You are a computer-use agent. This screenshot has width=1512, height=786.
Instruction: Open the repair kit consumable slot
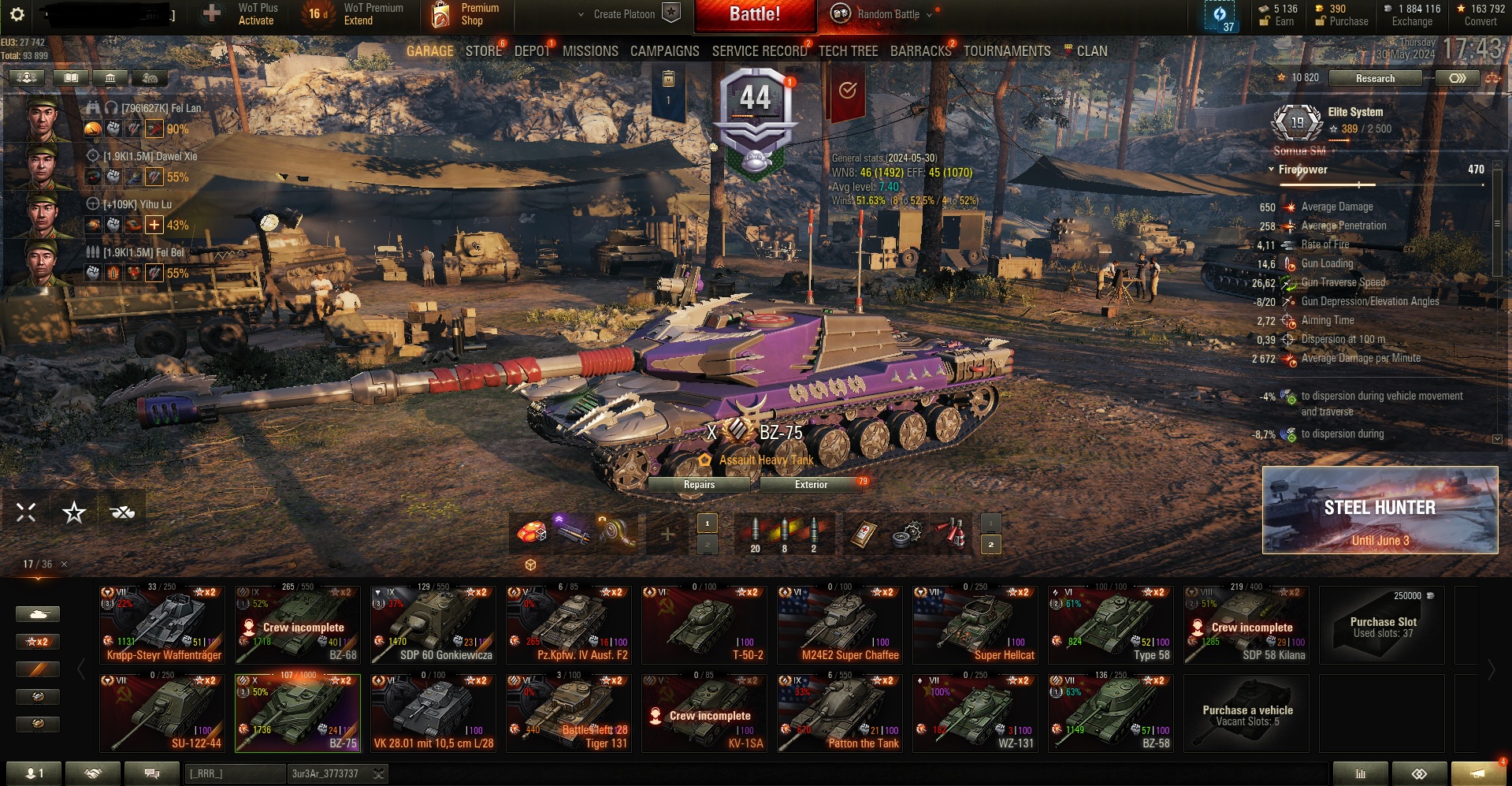point(908,533)
